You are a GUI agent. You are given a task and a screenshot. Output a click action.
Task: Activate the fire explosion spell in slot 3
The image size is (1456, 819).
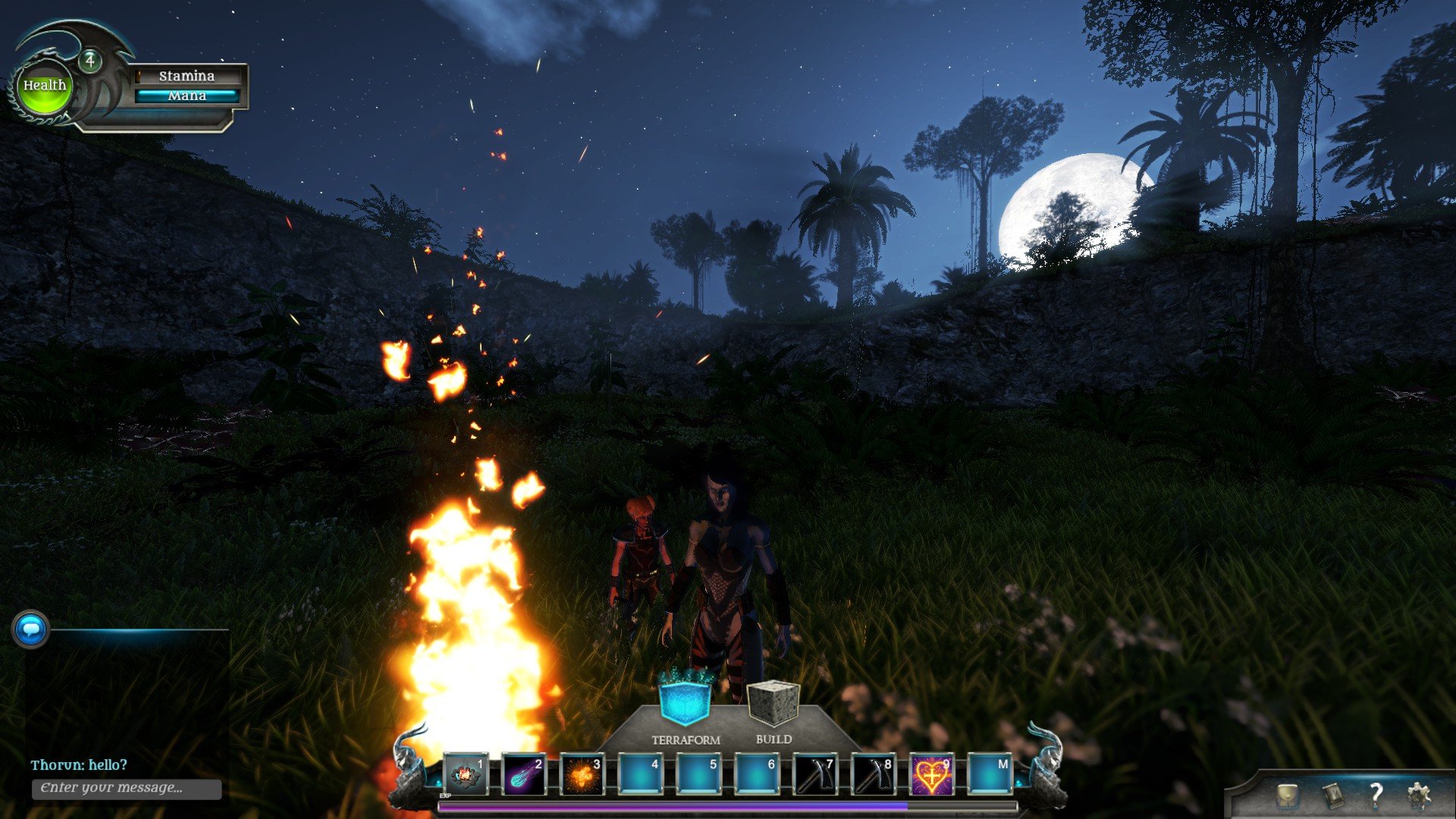pos(582,774)
